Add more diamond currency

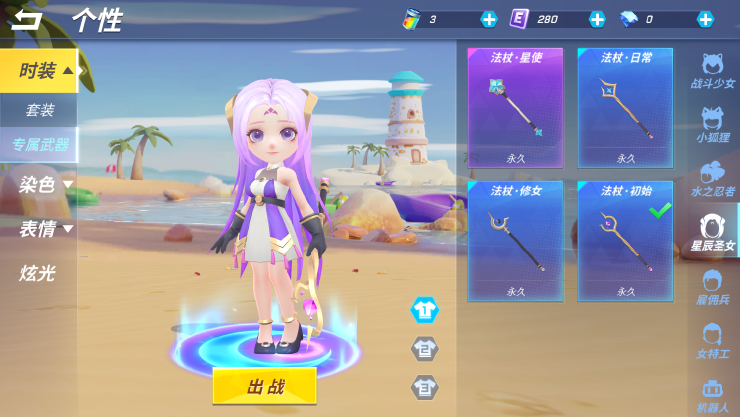pyautogui.click(x=705, y=19)
